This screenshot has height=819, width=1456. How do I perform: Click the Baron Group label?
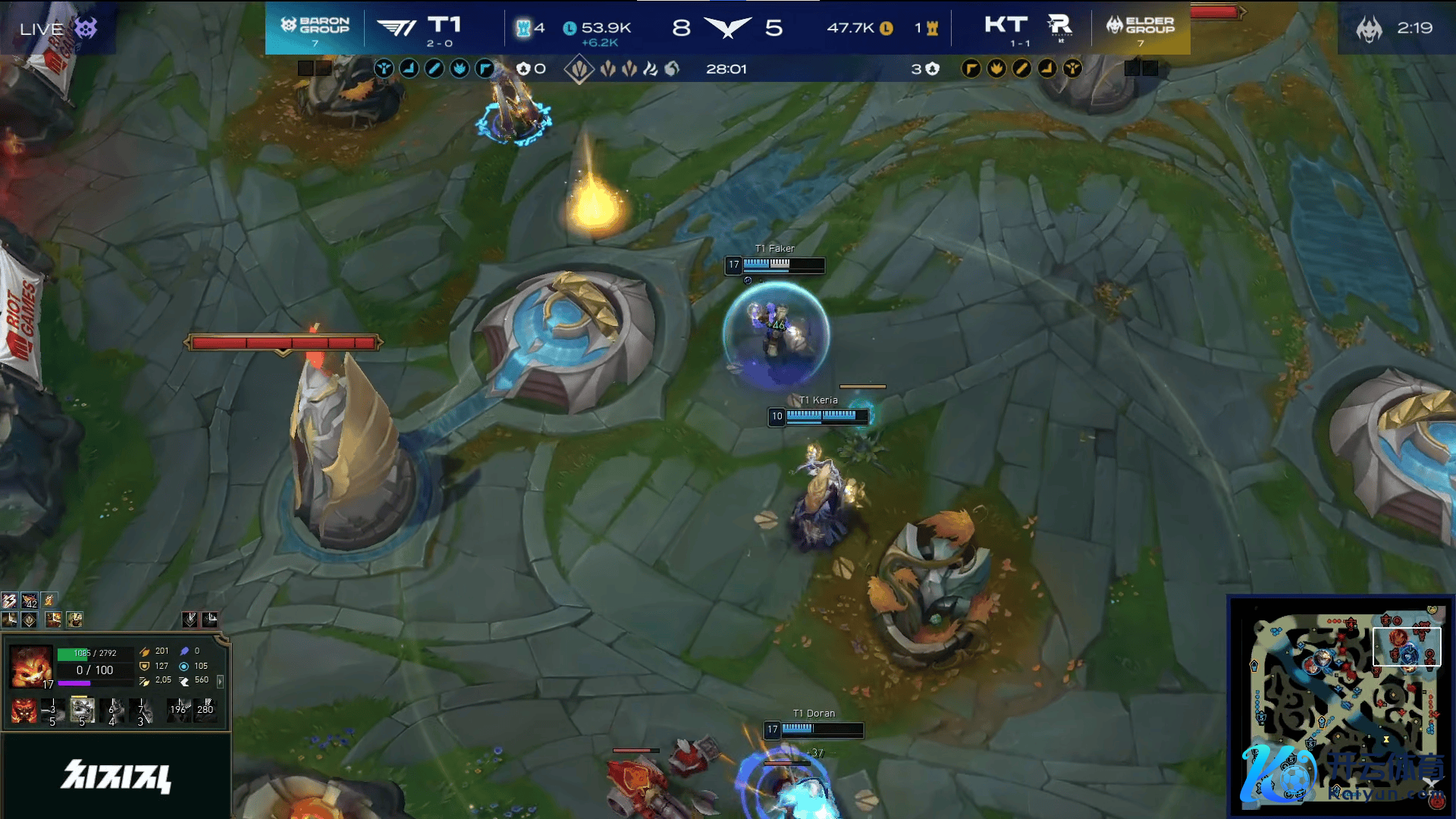(315, 26)
